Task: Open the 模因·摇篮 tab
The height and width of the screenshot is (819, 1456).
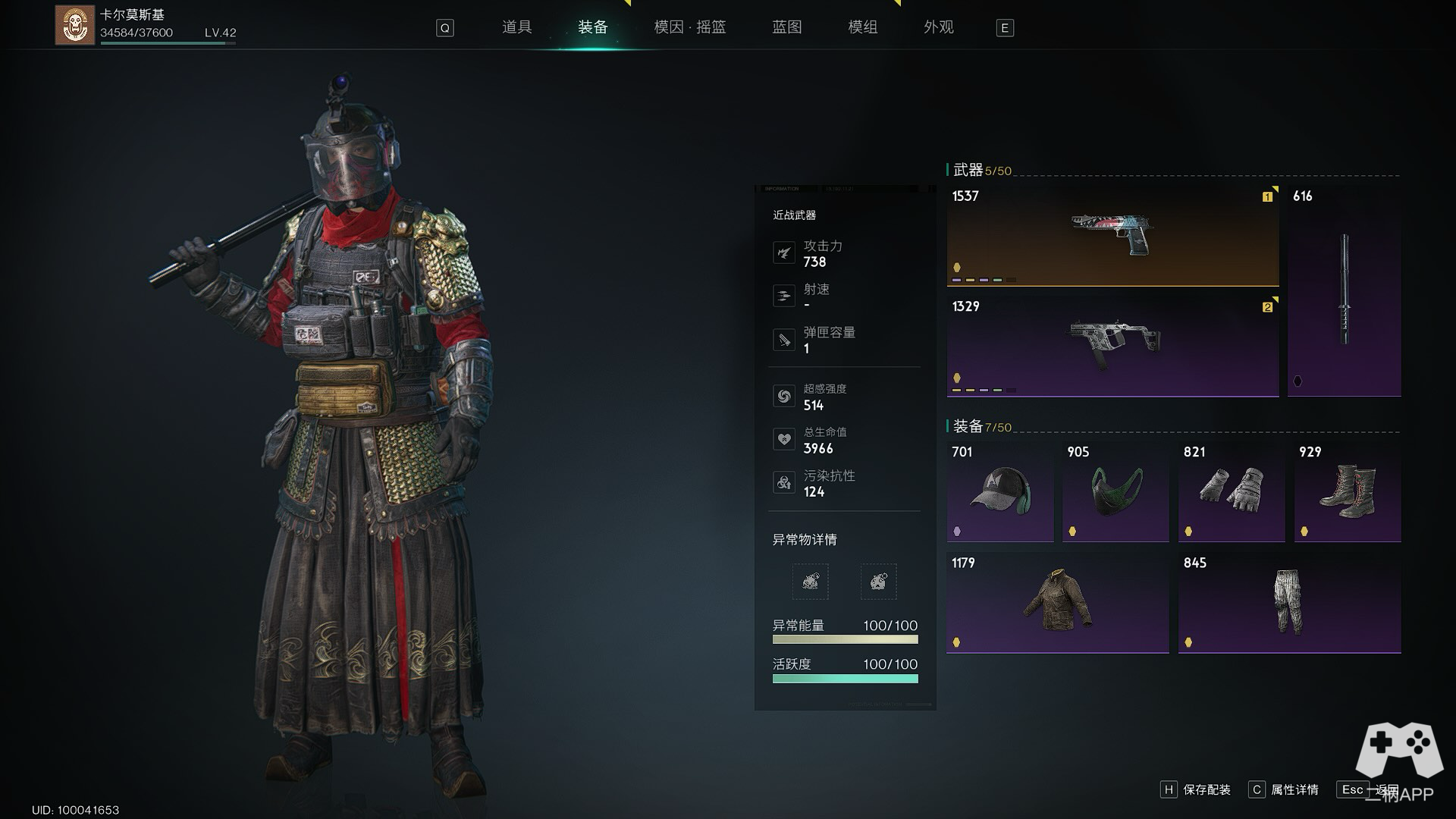Action: coord(689,27)
